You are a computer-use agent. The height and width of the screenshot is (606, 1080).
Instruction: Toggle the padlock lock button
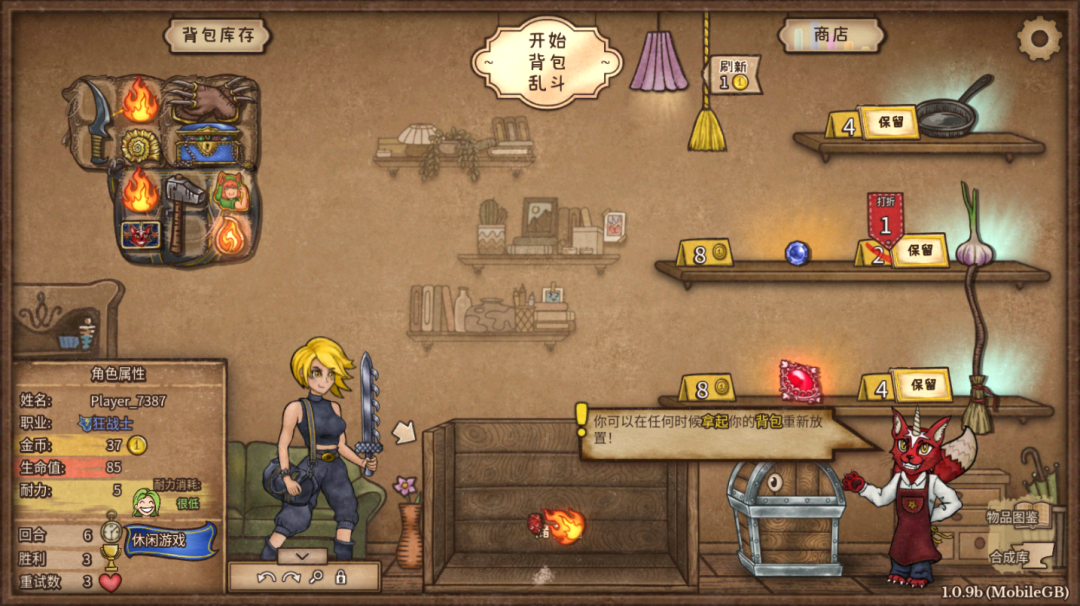[341, 577]
